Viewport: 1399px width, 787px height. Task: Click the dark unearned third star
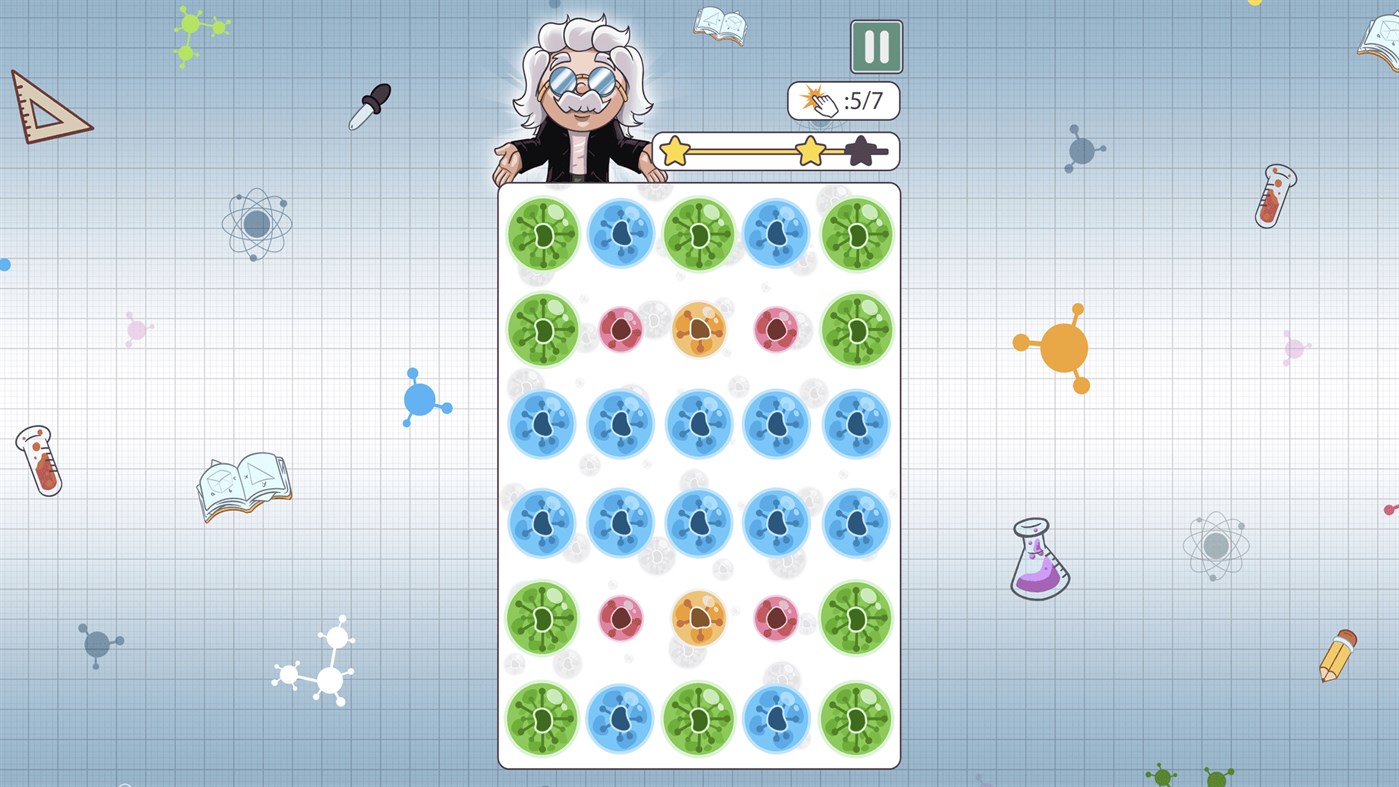861,150
